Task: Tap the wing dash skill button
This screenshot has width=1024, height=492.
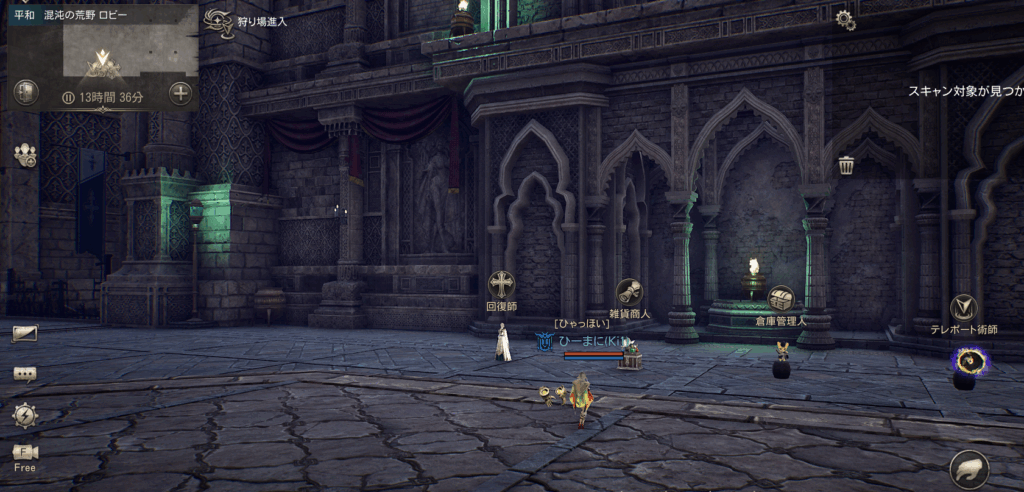Action: click(969, 468)
